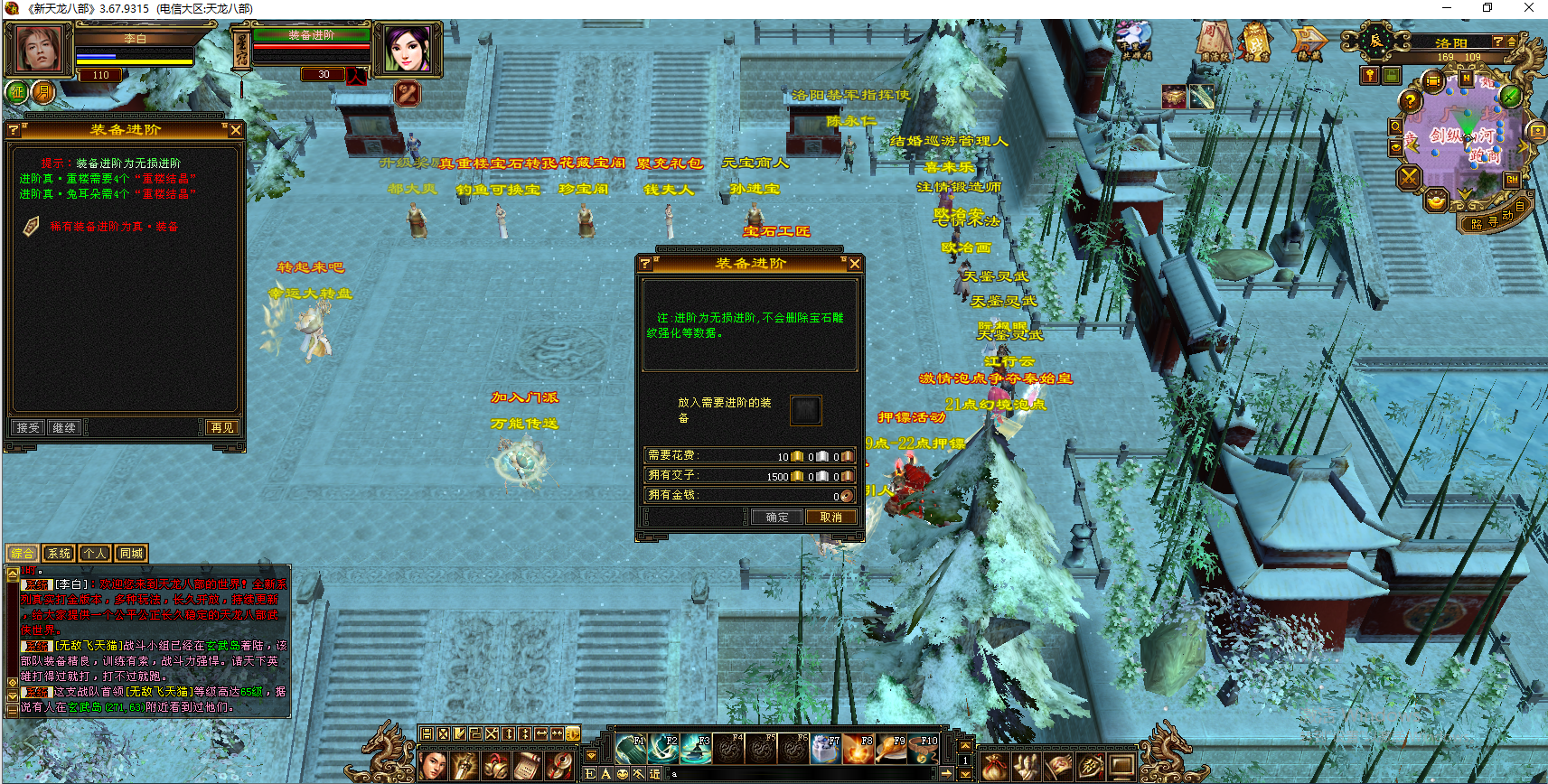Open the 周活跃 weekly activity scroll
Screen dimensions: 1548x784
click(x=1215, y=42)
